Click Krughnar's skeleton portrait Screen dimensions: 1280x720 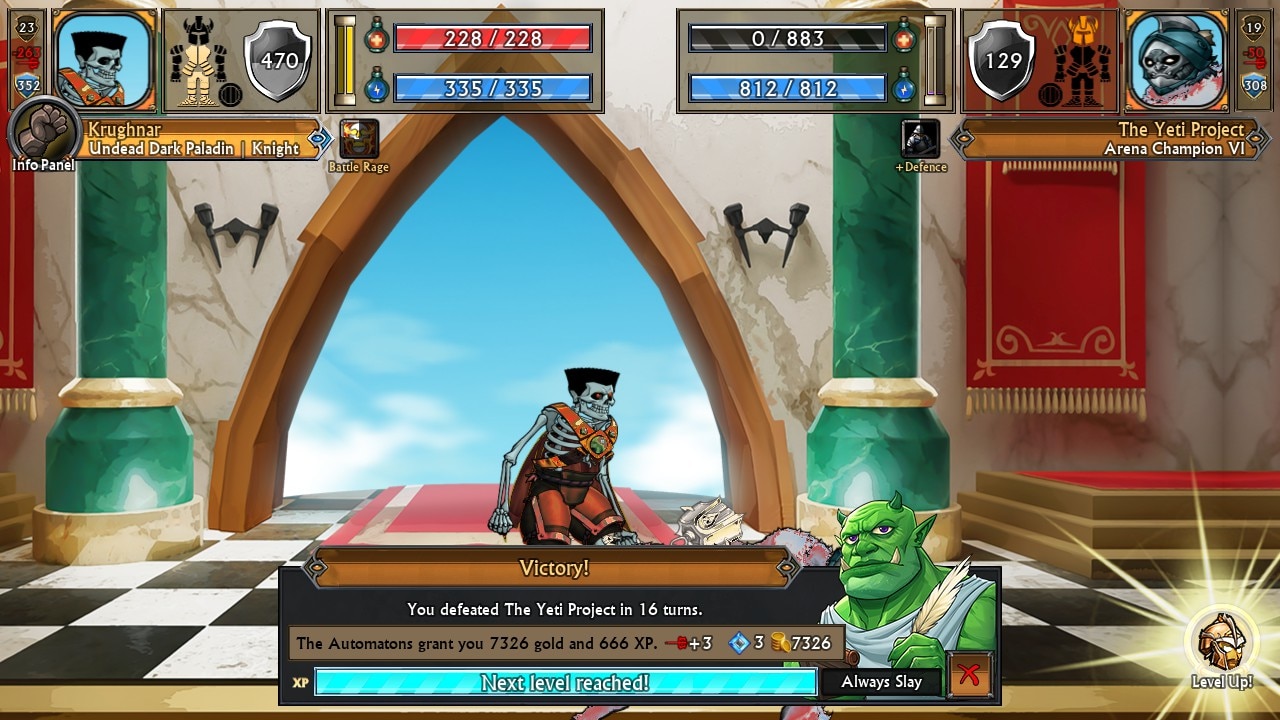pos(103,60)
